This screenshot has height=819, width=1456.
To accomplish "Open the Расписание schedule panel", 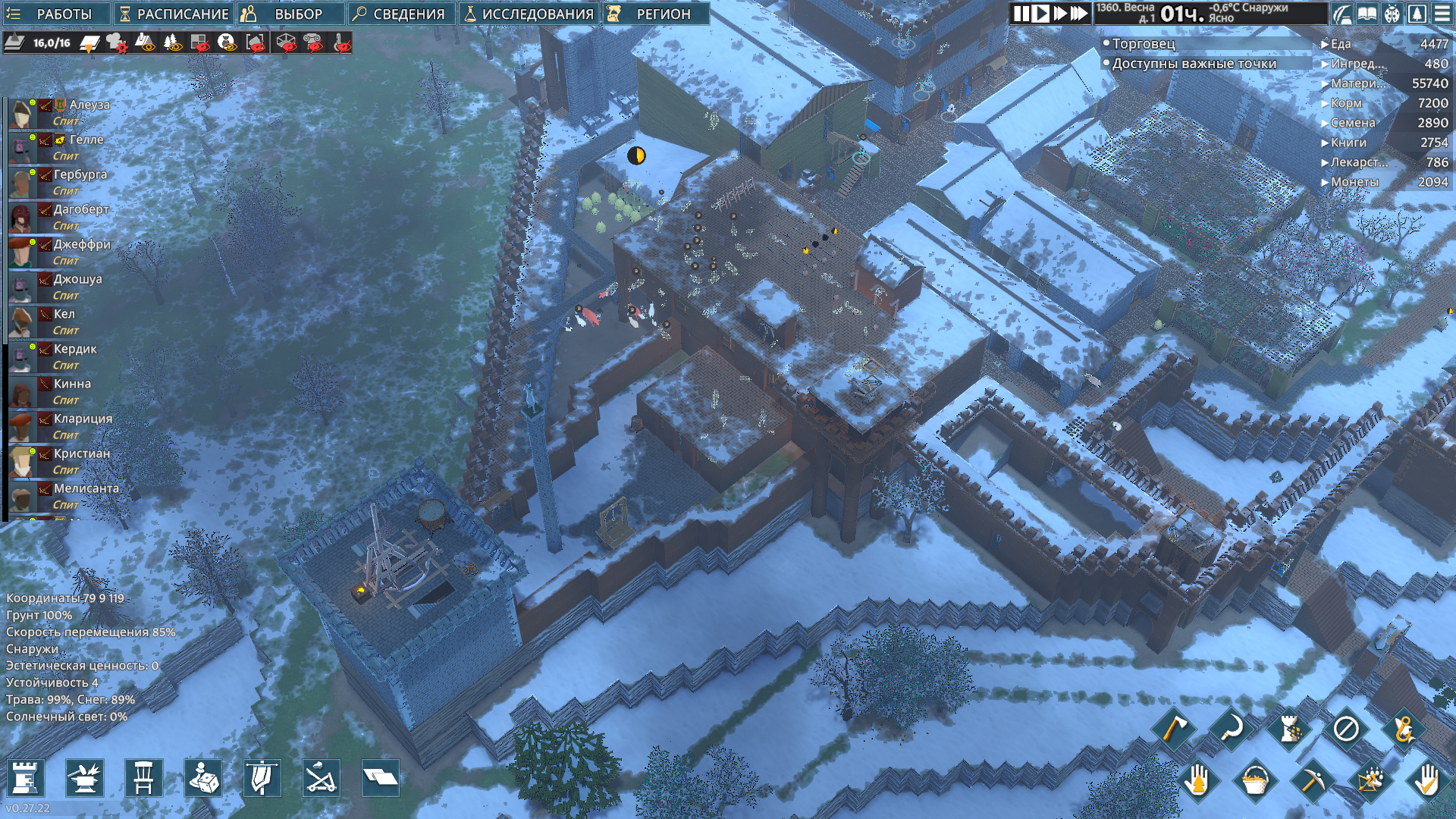I will pos(173,14).
